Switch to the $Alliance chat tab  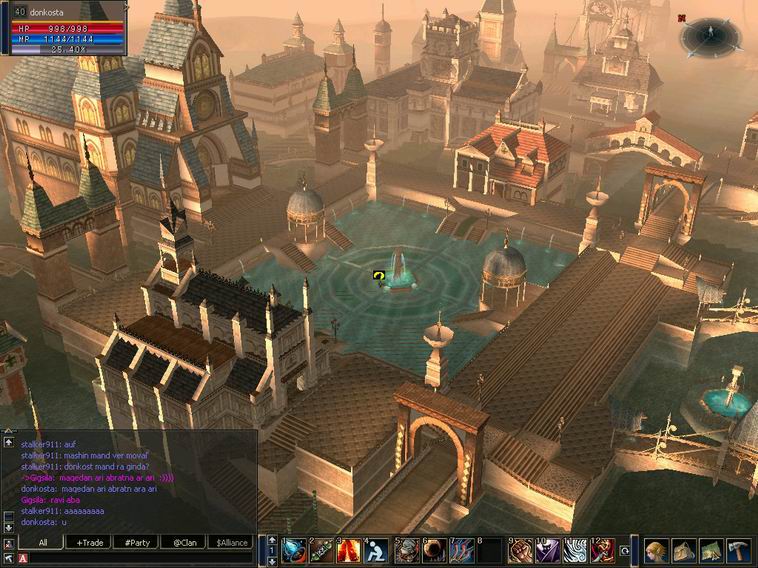[231, 542]
